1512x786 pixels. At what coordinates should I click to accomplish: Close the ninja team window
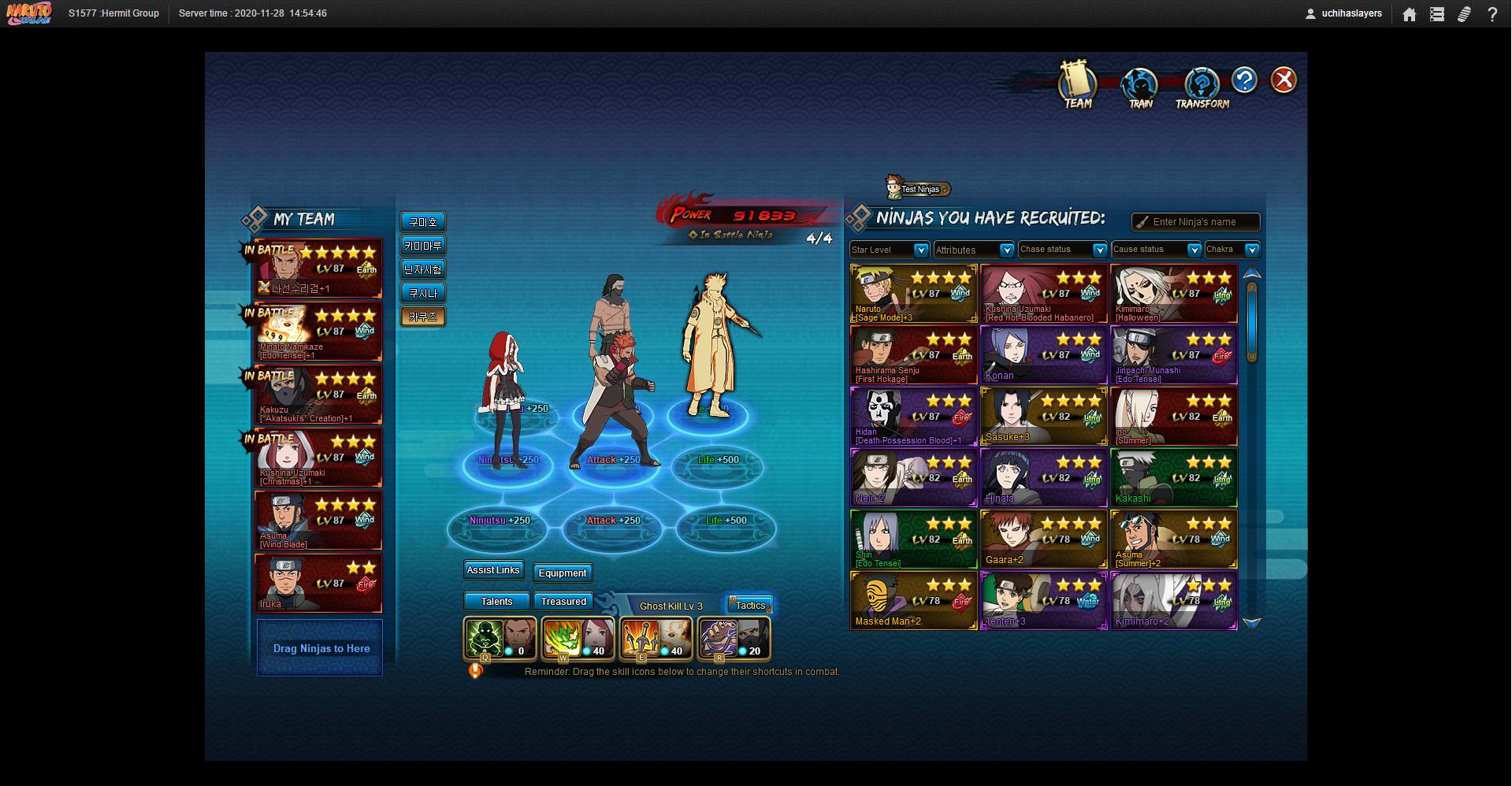1284,80
